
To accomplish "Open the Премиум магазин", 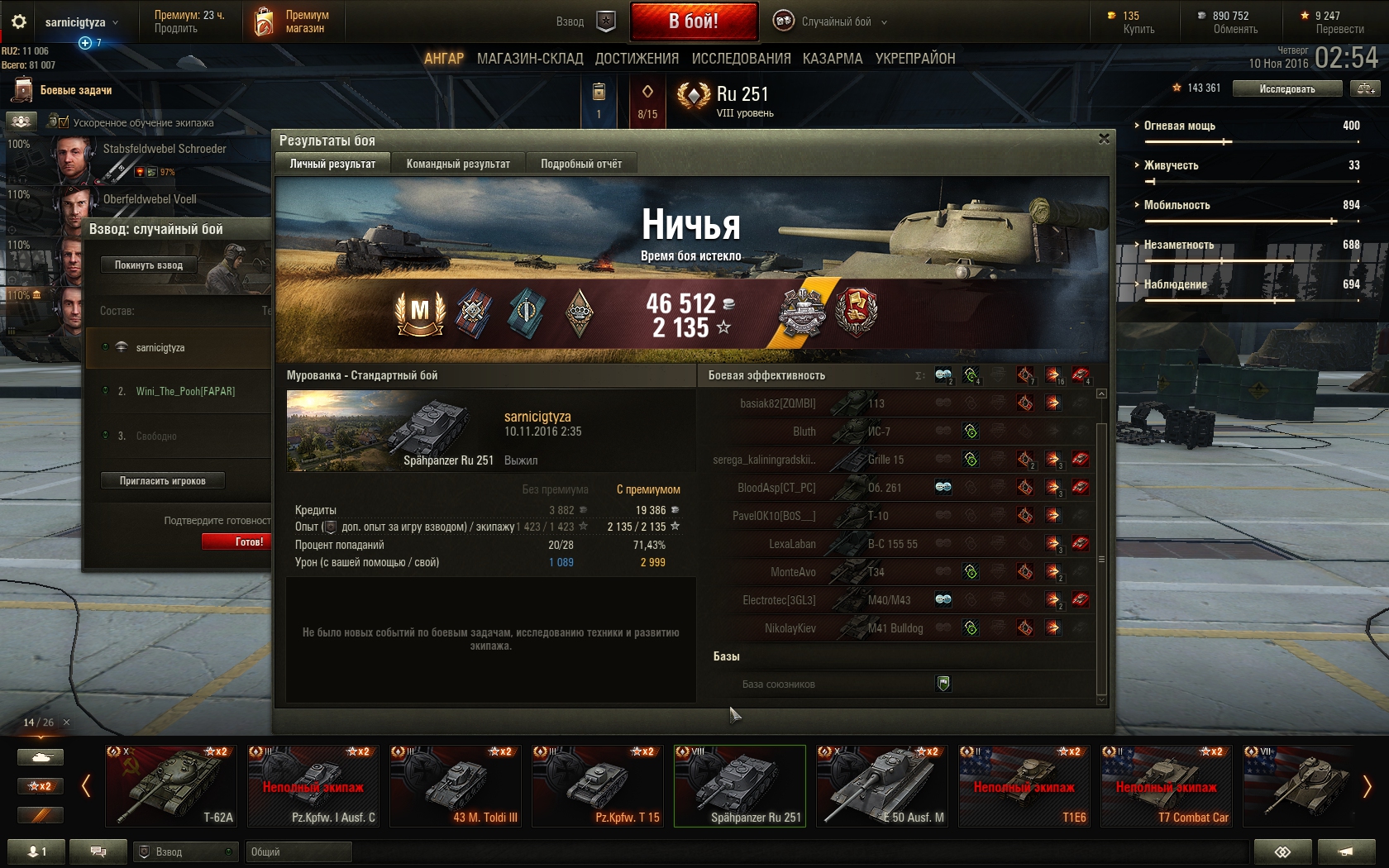I will coord(294,21).
